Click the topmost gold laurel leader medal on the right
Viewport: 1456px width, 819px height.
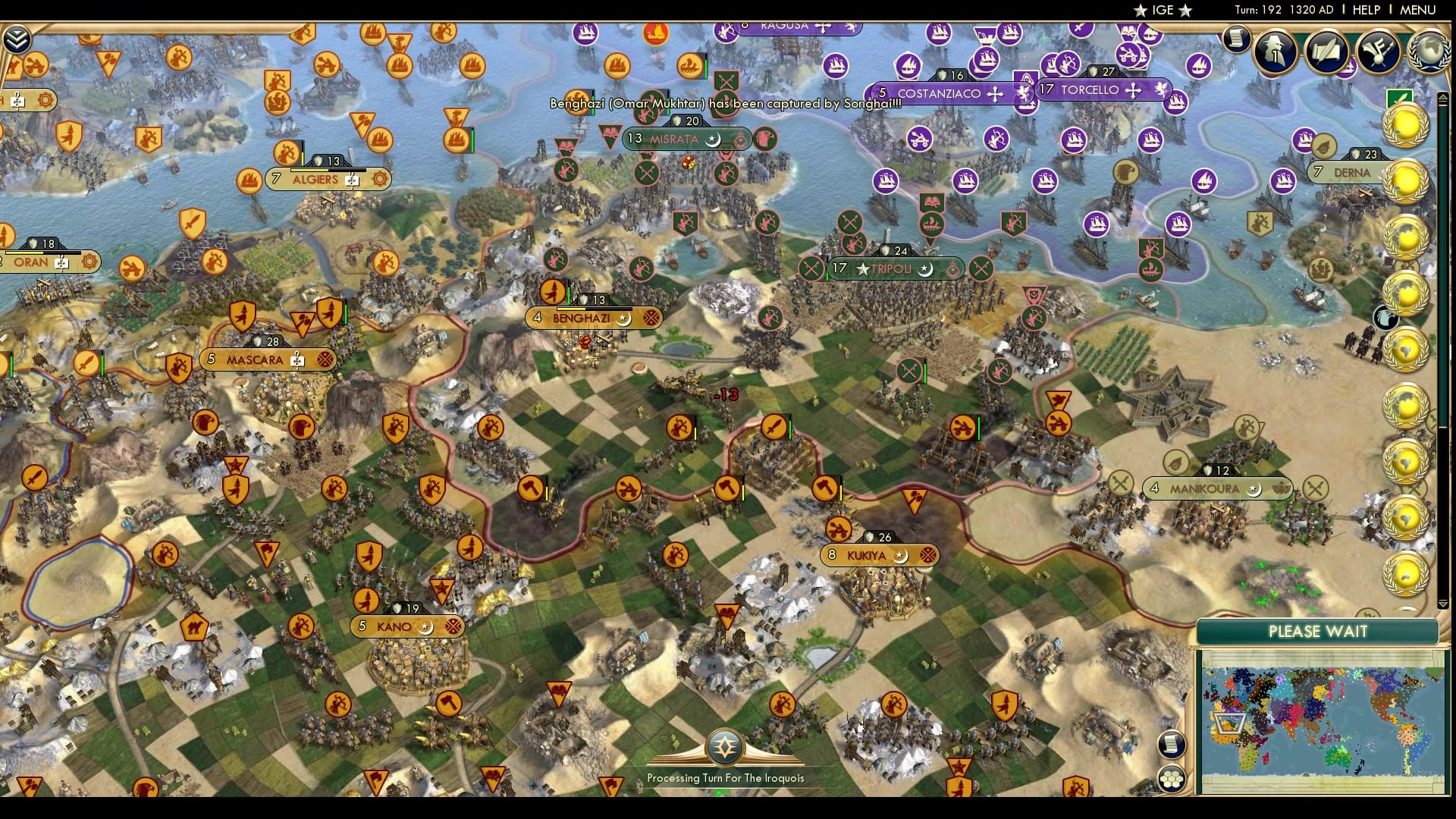1404,124
